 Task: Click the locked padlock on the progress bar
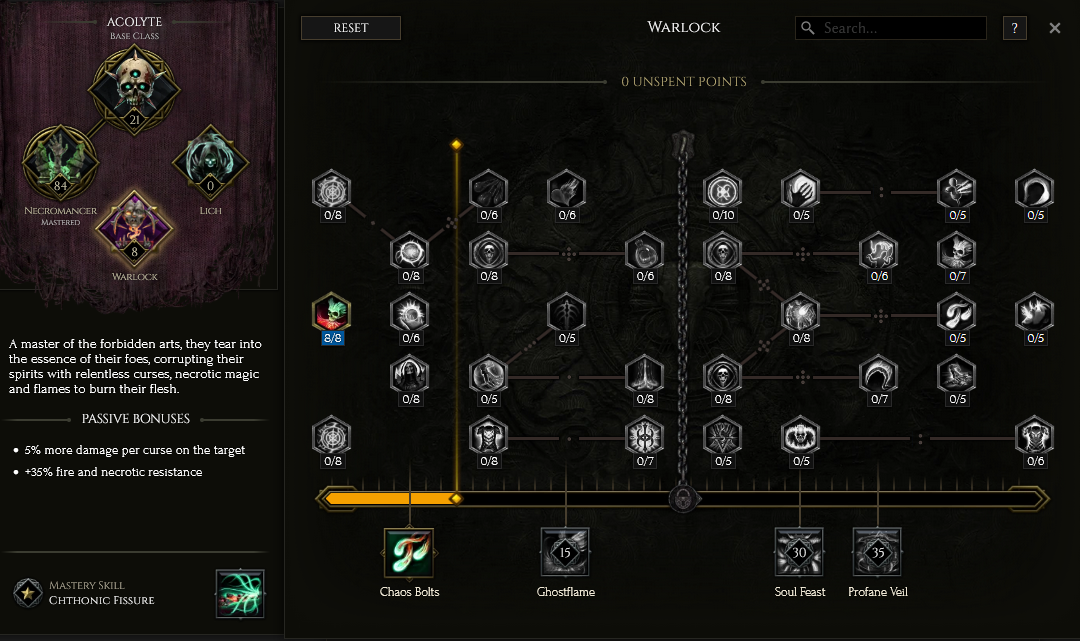(x=682, y=497)
